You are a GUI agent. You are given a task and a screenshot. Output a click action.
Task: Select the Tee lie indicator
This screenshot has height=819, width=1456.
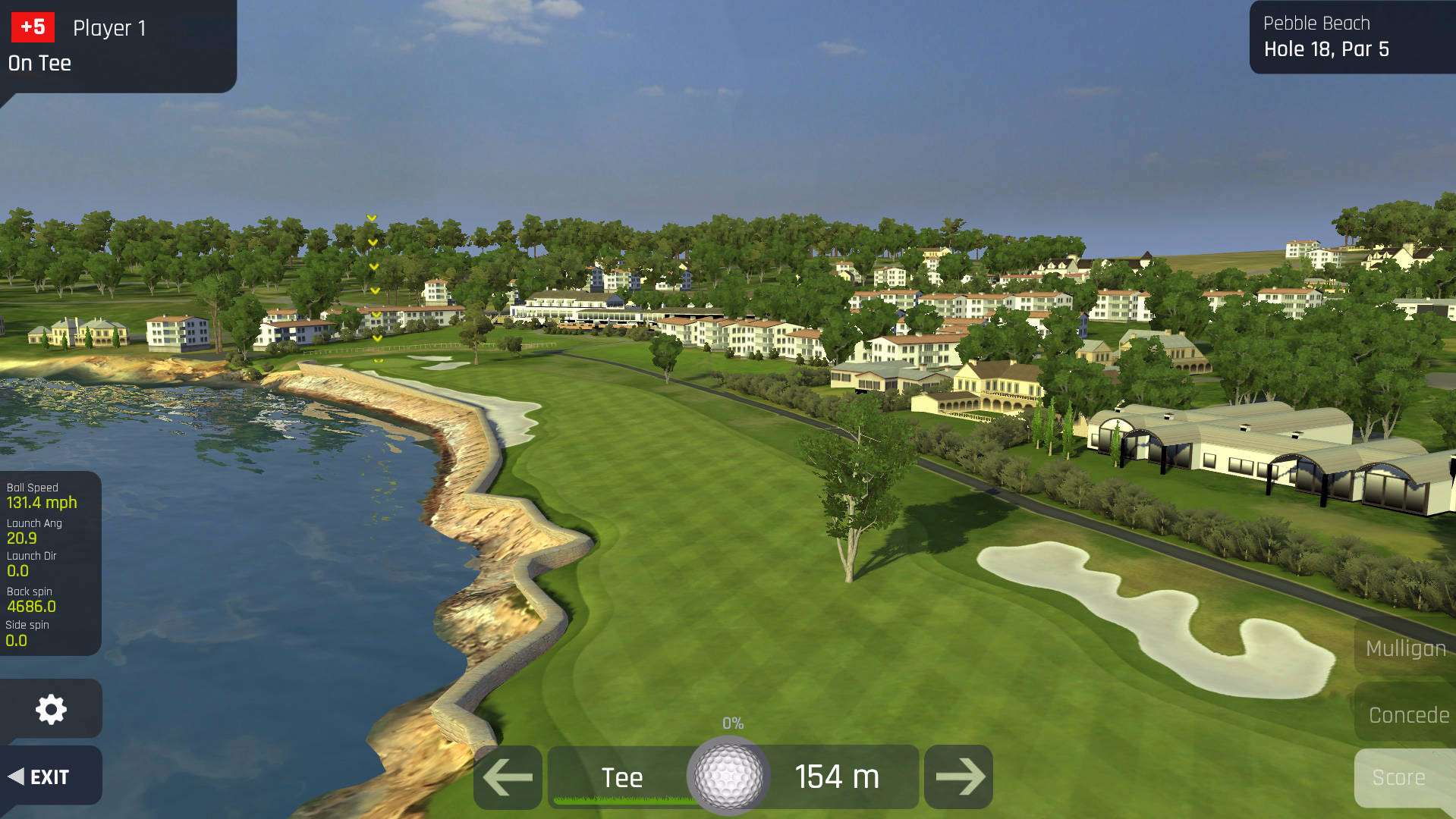point(621,777)
